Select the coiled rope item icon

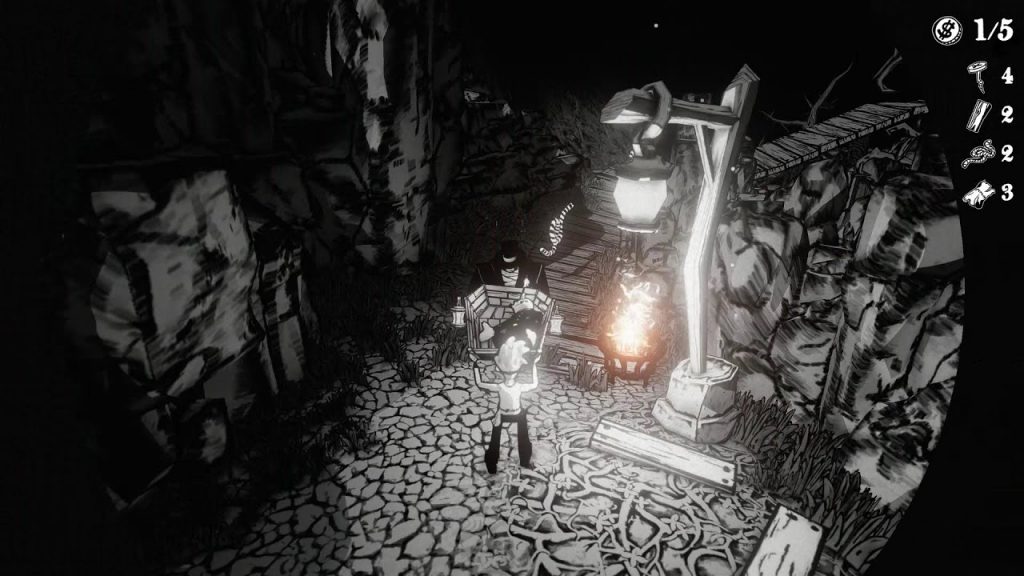pos(974,153)
